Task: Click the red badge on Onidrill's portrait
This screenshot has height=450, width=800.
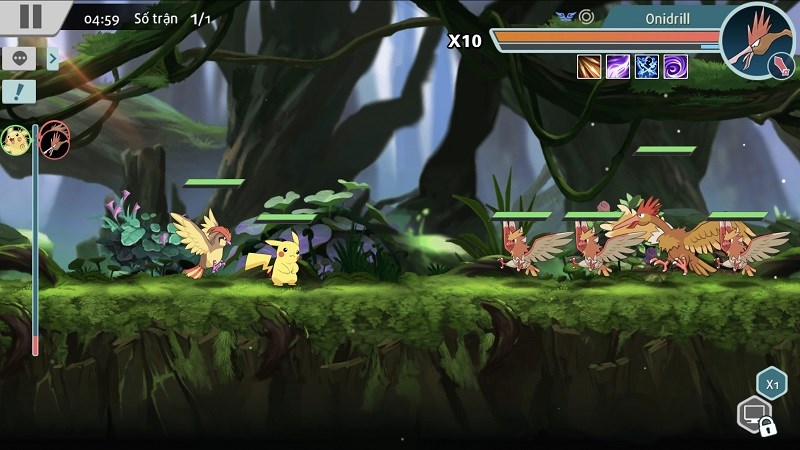Action: pyautogui.click(x=776, y=66)
